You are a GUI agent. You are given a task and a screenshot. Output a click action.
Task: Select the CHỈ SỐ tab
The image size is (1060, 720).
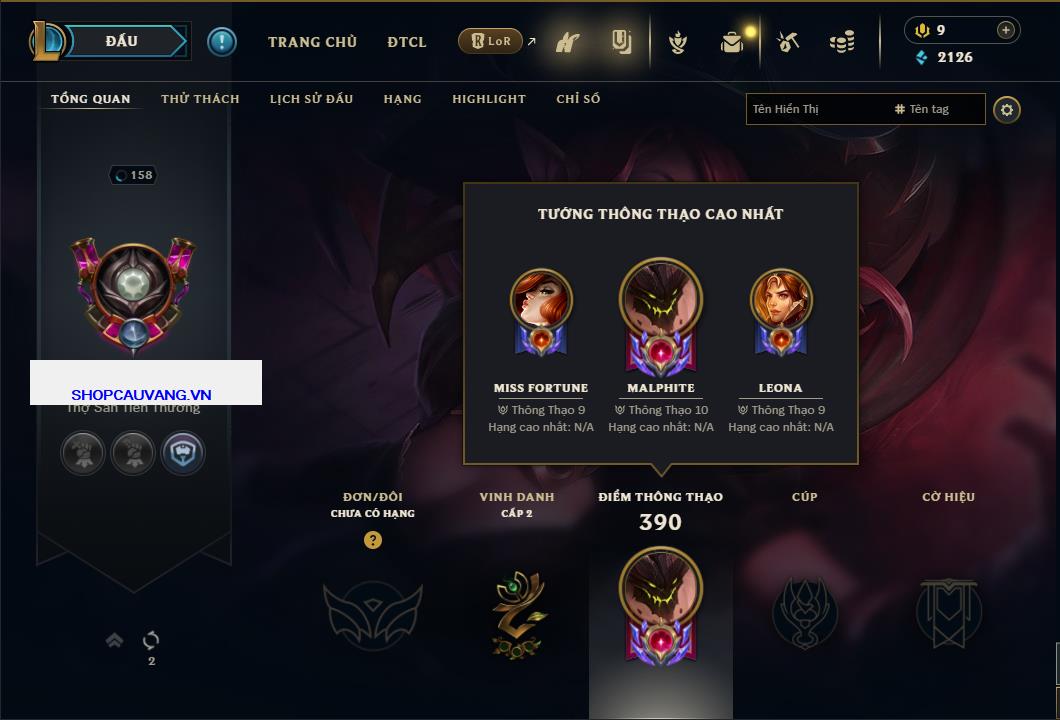pyautogui.click(x=578, y=99)
